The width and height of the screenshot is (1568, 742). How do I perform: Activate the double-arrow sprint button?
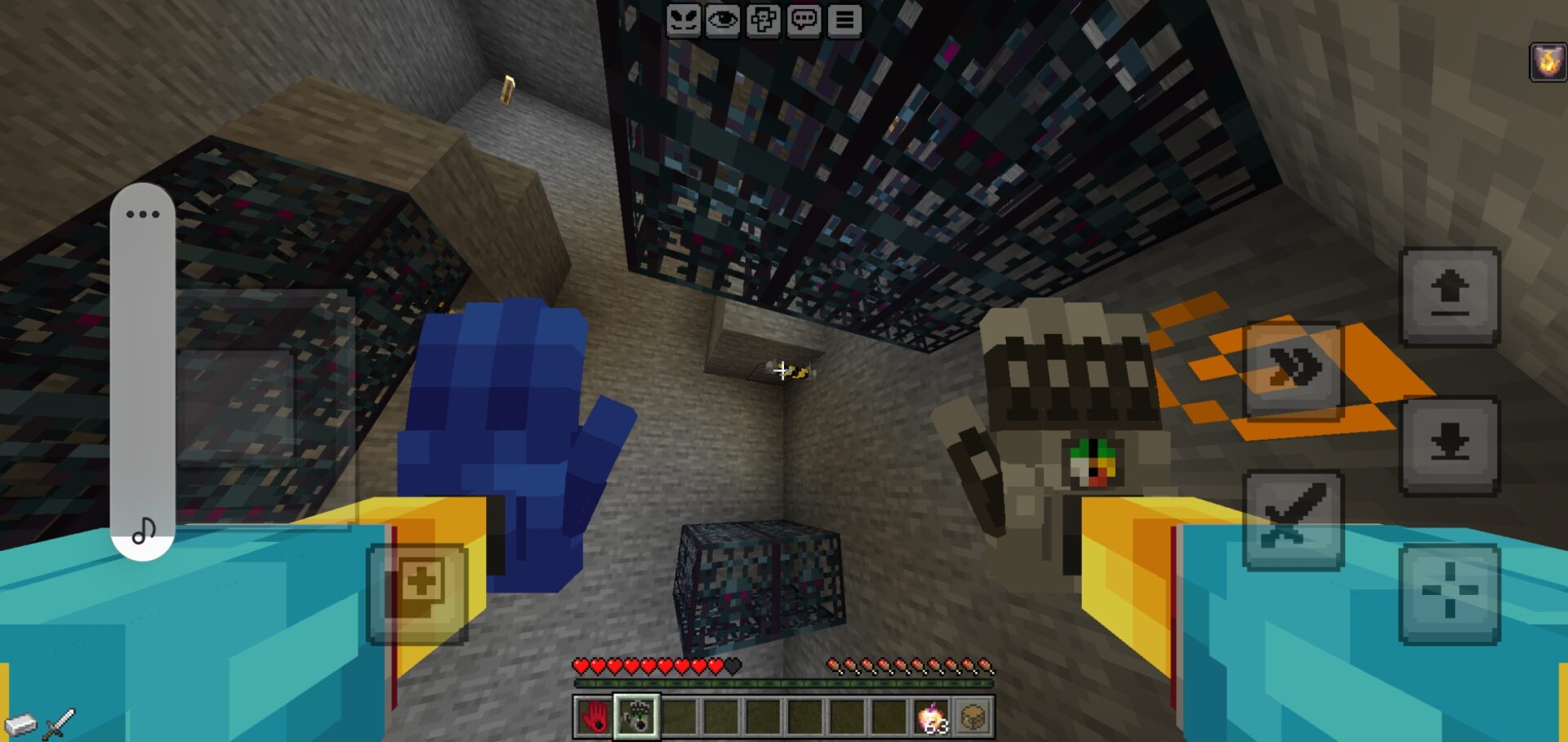point(1293,370)
